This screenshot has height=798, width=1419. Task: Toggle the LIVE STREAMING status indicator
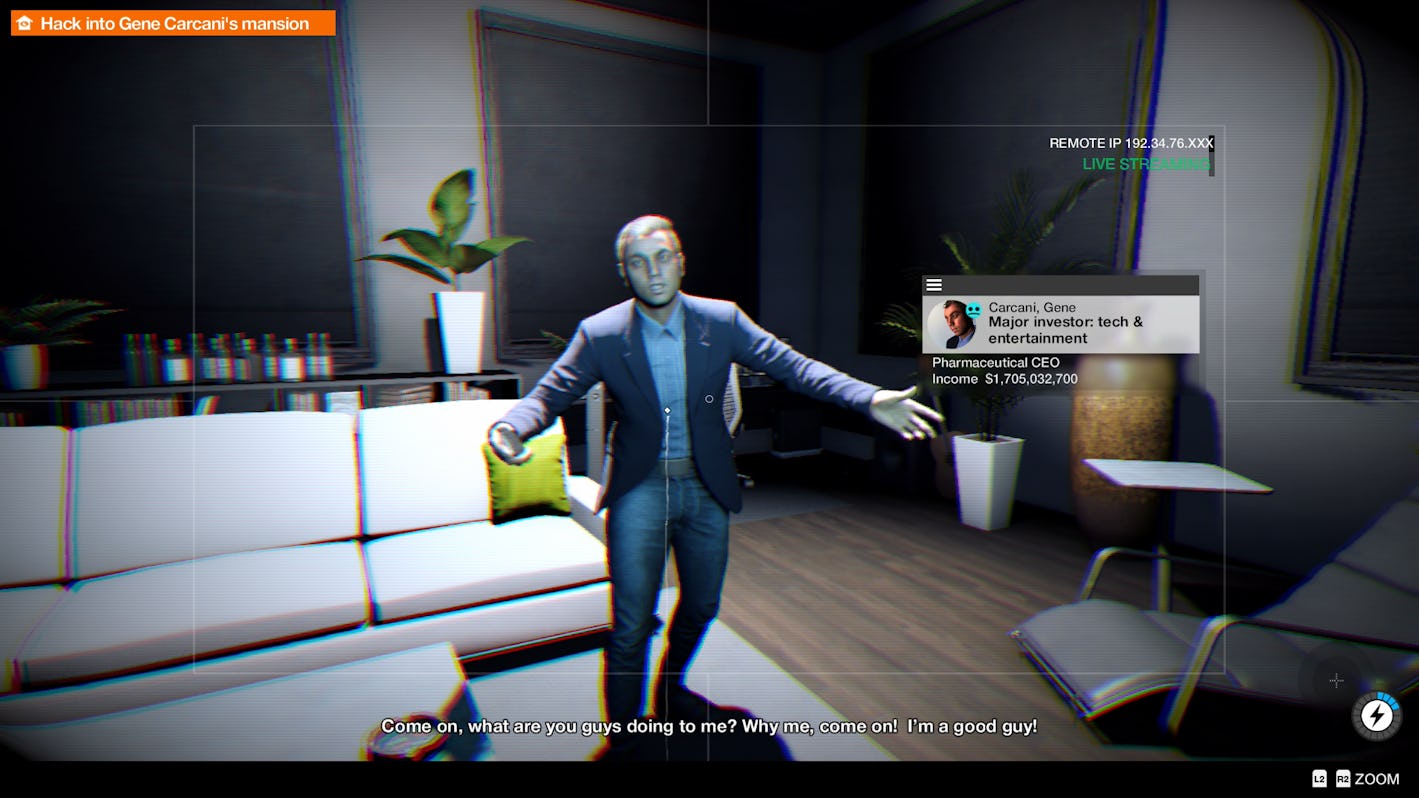[1145, 163]
